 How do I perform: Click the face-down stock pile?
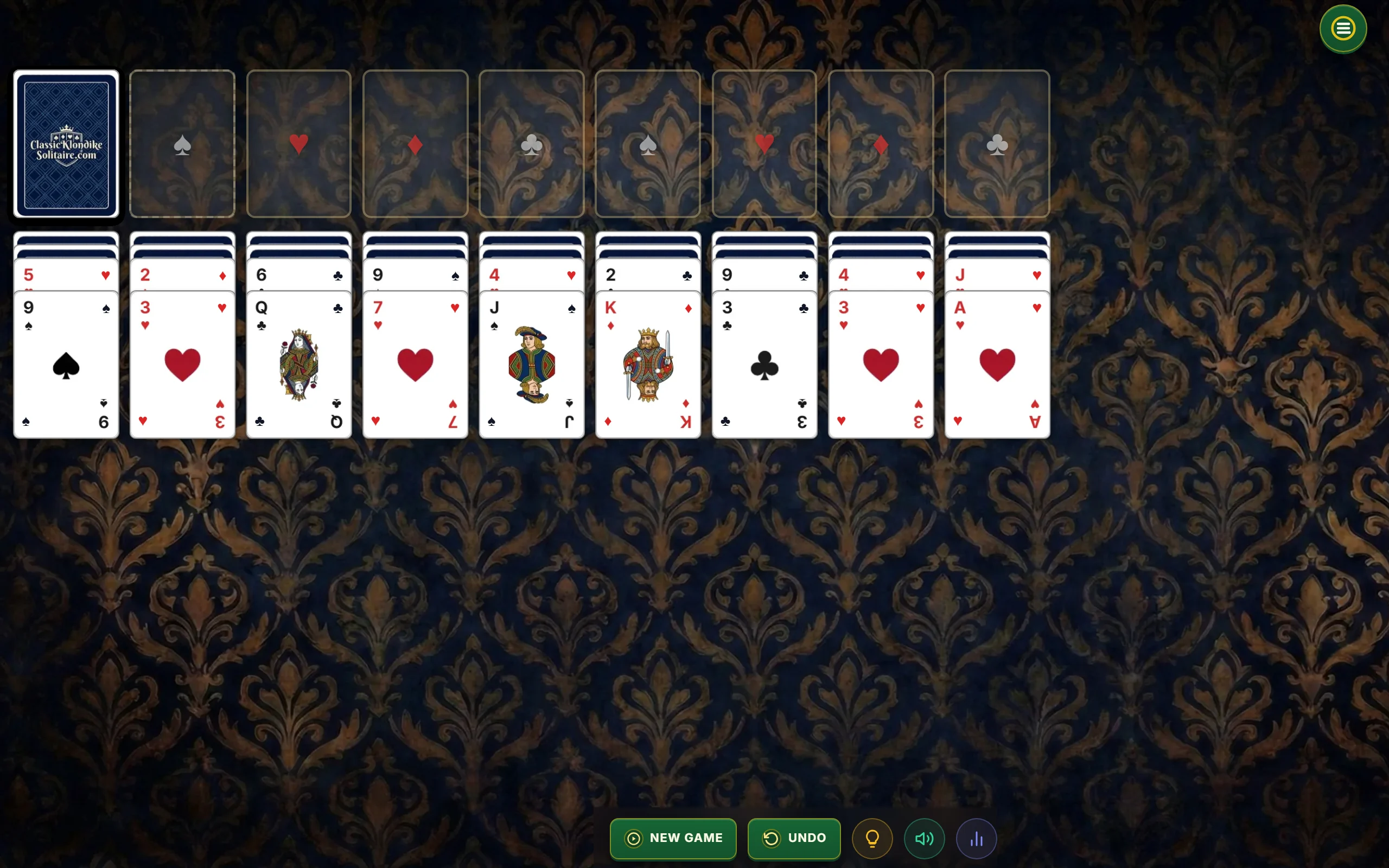(66, 144)
